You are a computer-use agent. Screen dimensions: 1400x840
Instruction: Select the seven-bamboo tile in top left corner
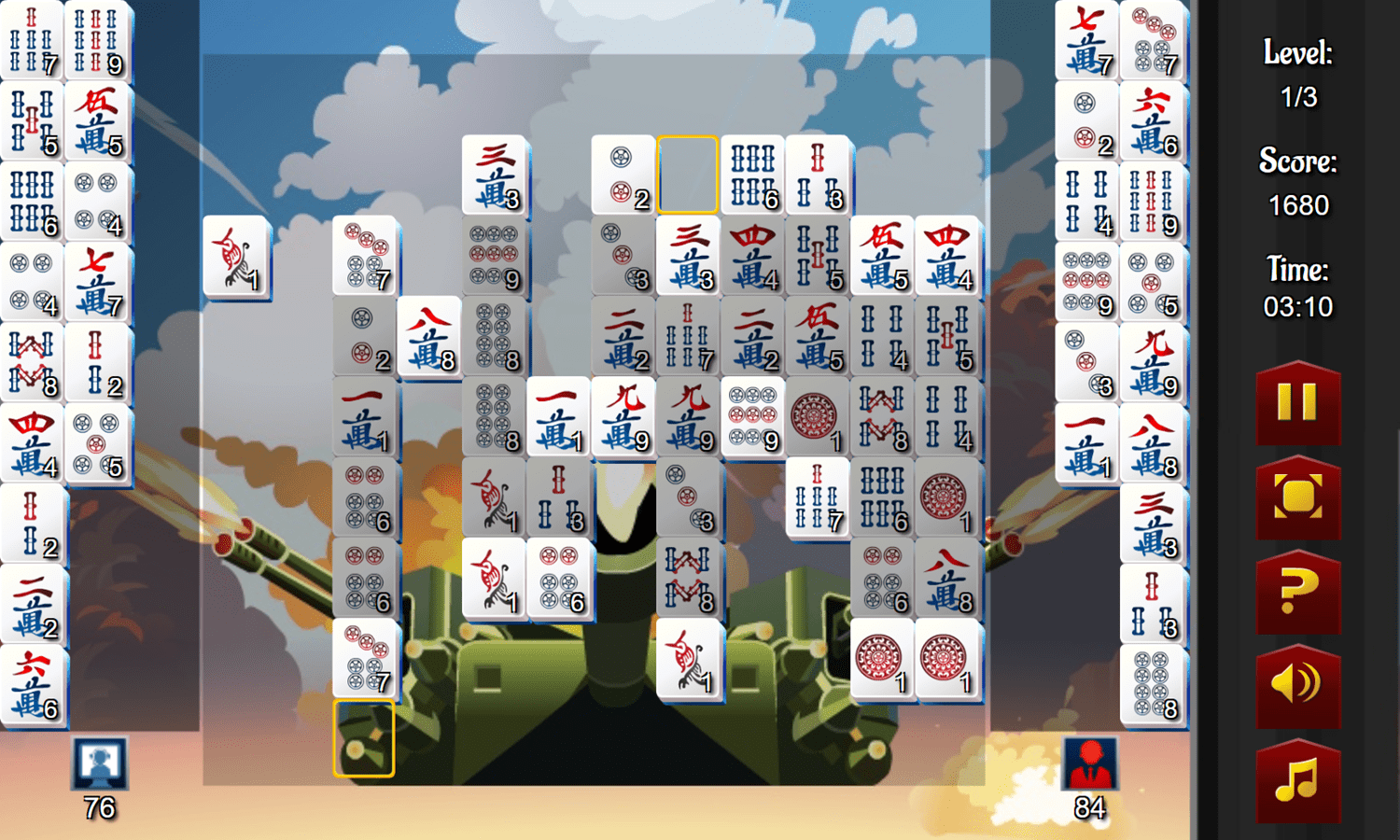coord(33,39)
